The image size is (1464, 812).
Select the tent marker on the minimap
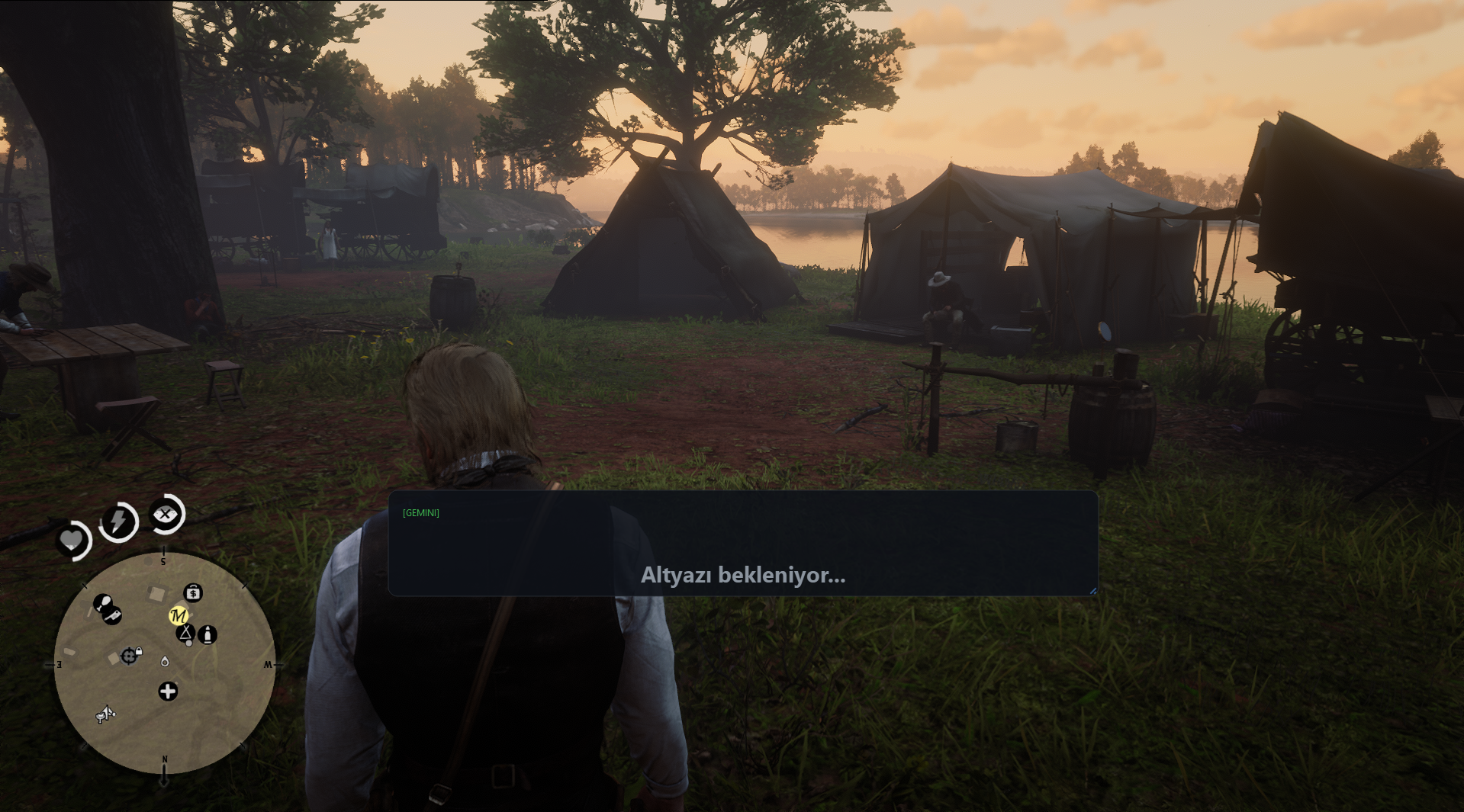point(185,633)
